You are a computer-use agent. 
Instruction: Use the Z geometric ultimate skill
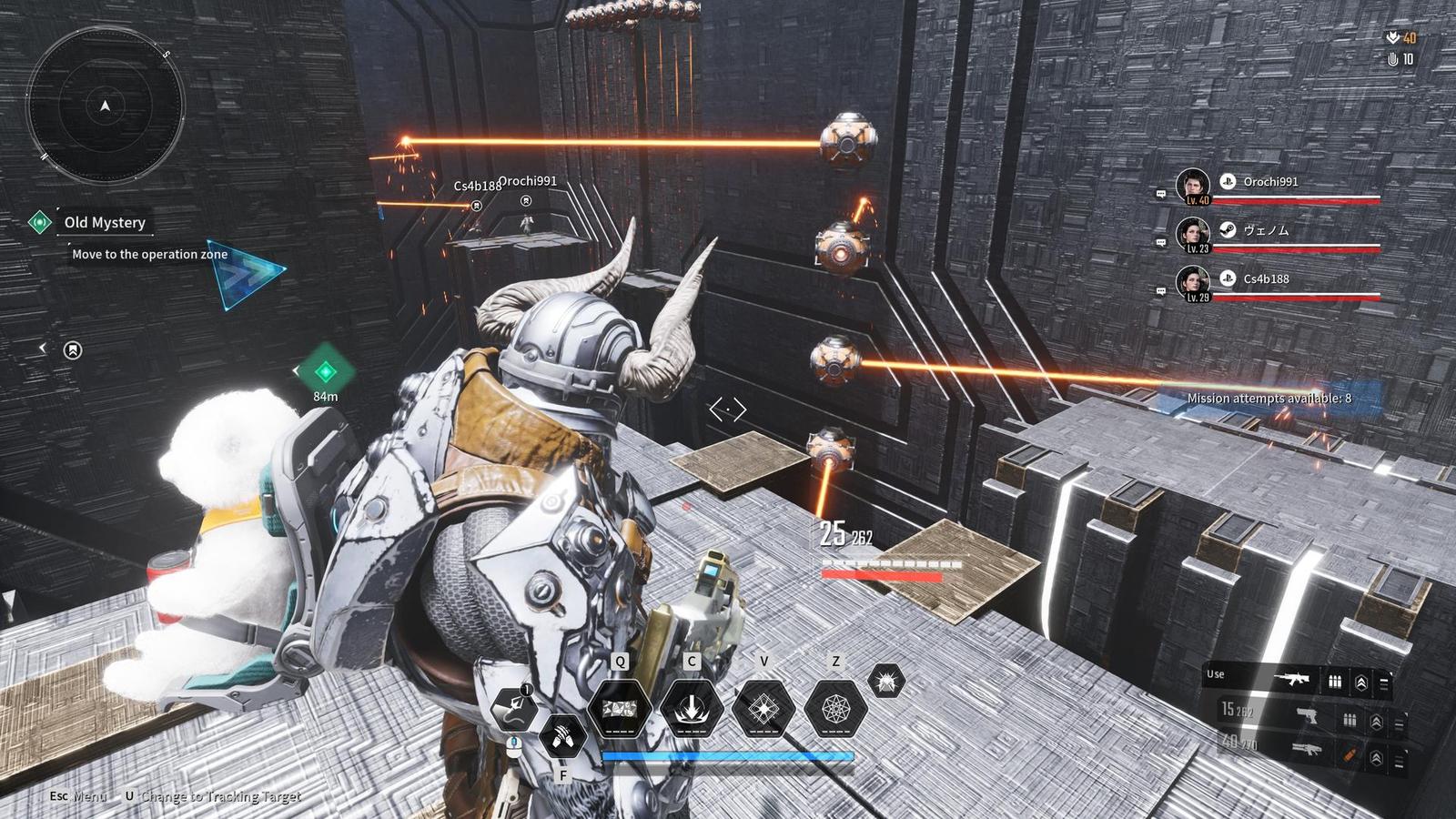coord(835,708)
